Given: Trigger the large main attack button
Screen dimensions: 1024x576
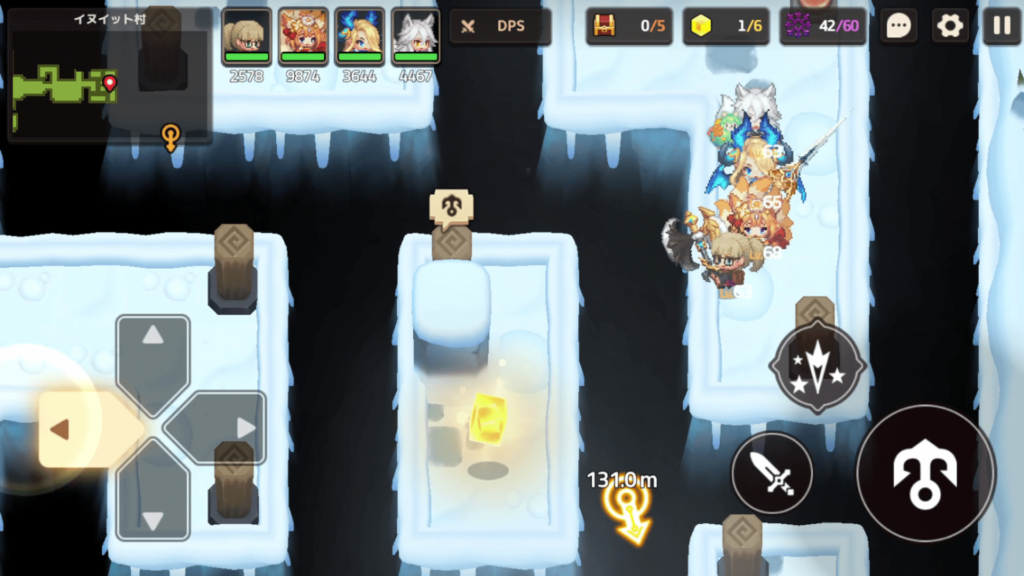Looking at the screenshot, I should point(926,472).
